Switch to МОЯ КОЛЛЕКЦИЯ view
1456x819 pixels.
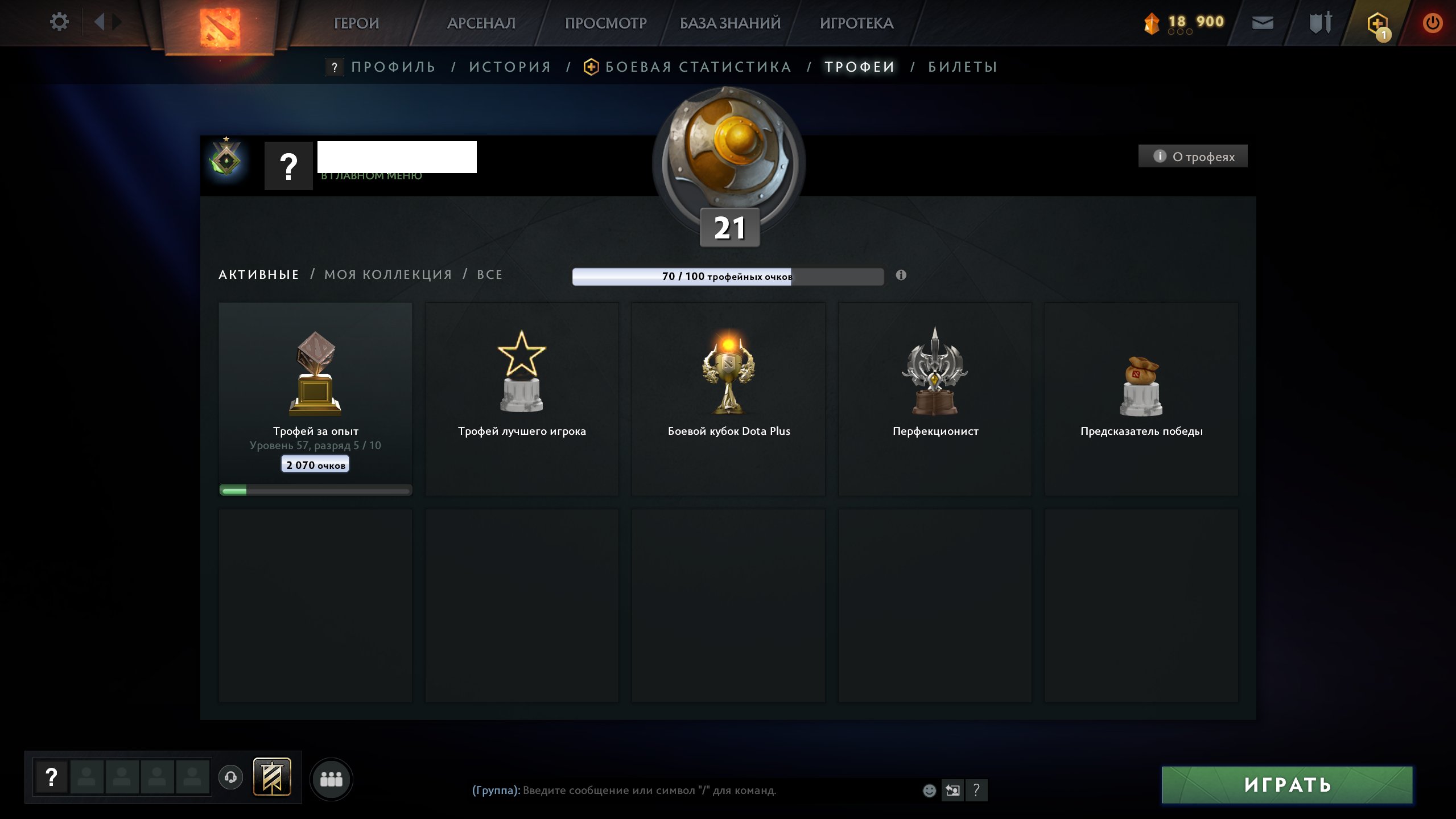(387, 274)
